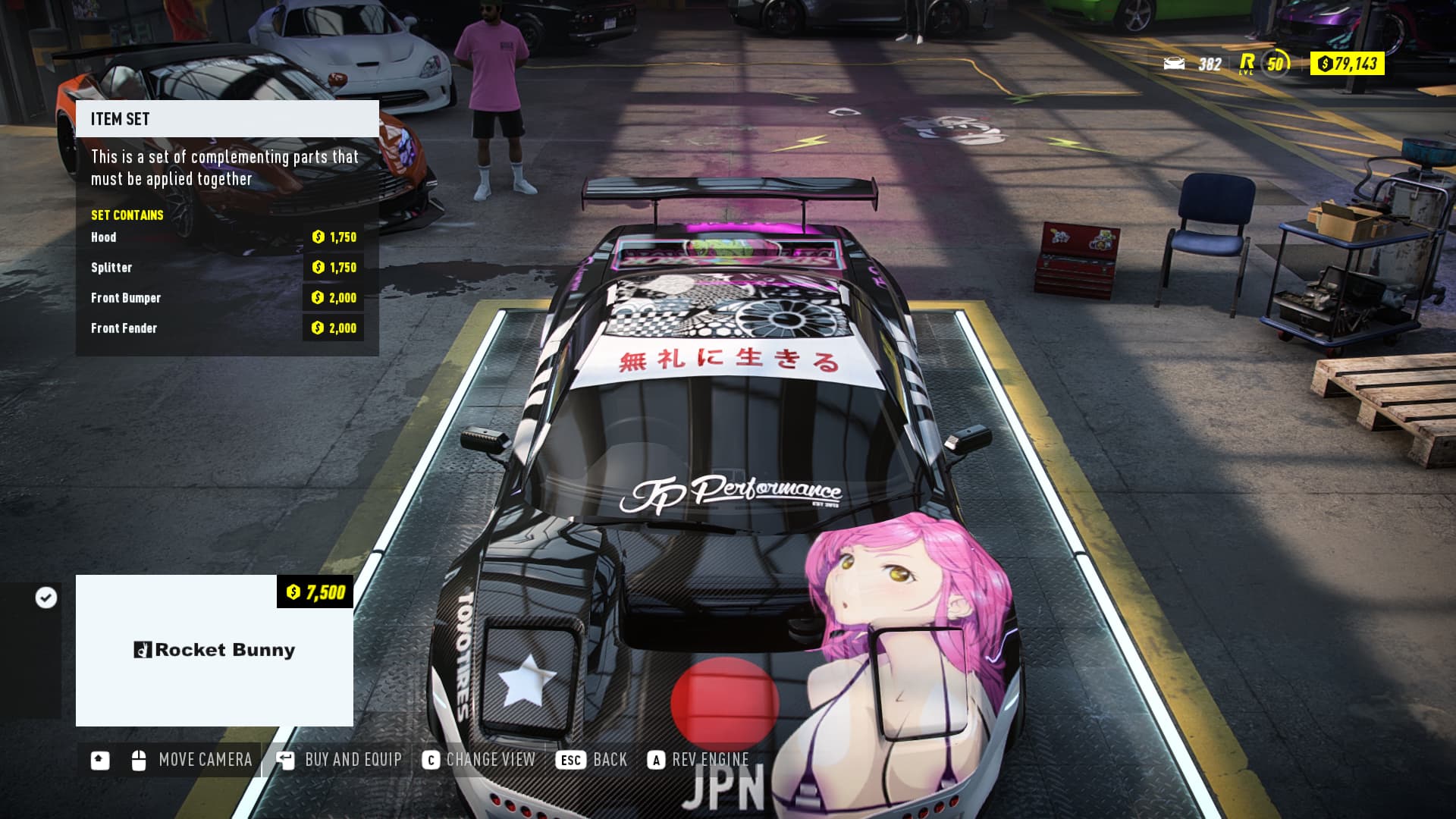The height and width of the screenshot is (819, 1456).
Task: Activate the Rev Engine option
Action: point(698,760)
